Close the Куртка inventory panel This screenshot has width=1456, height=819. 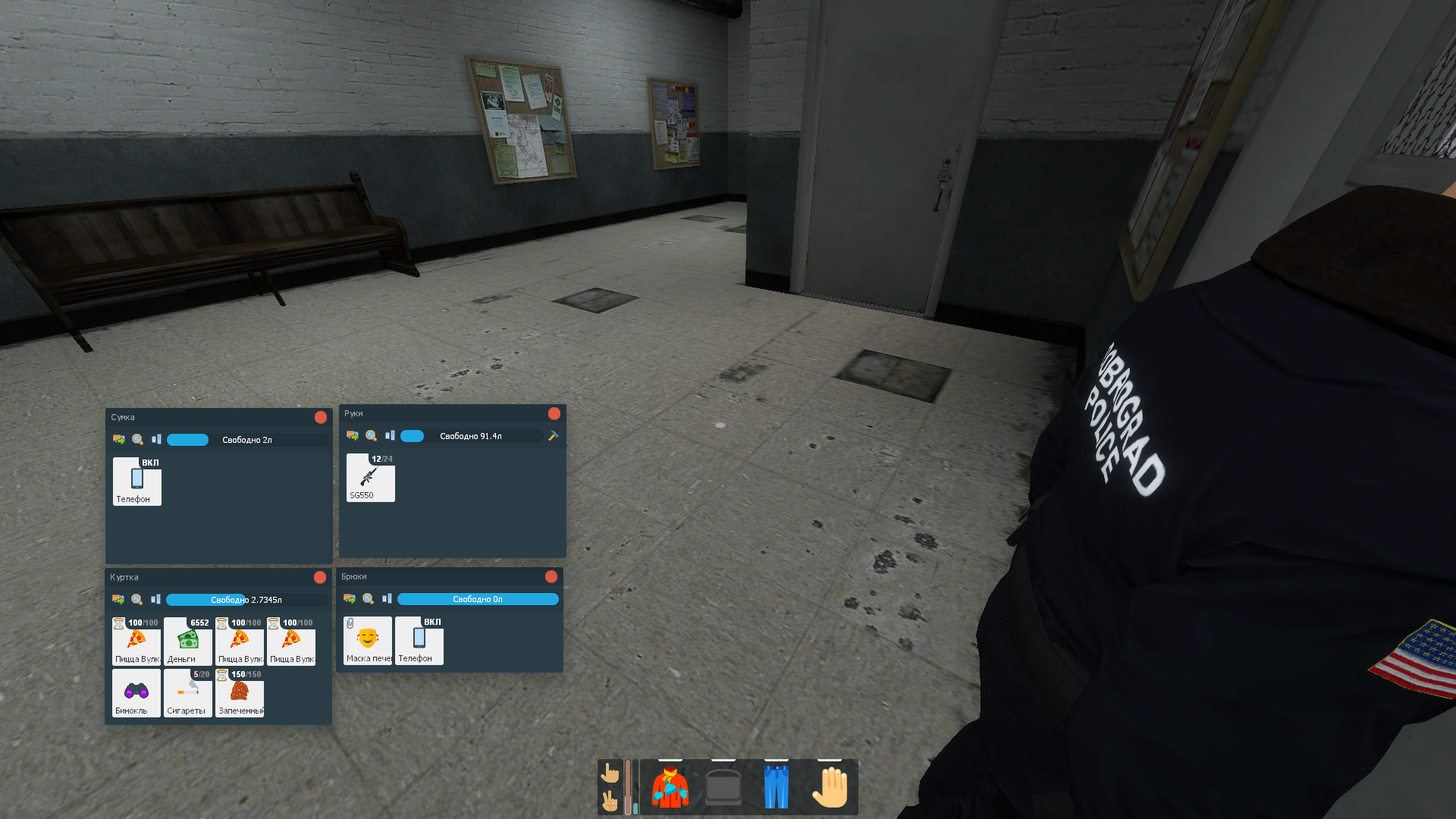click(x=320, y=577)
